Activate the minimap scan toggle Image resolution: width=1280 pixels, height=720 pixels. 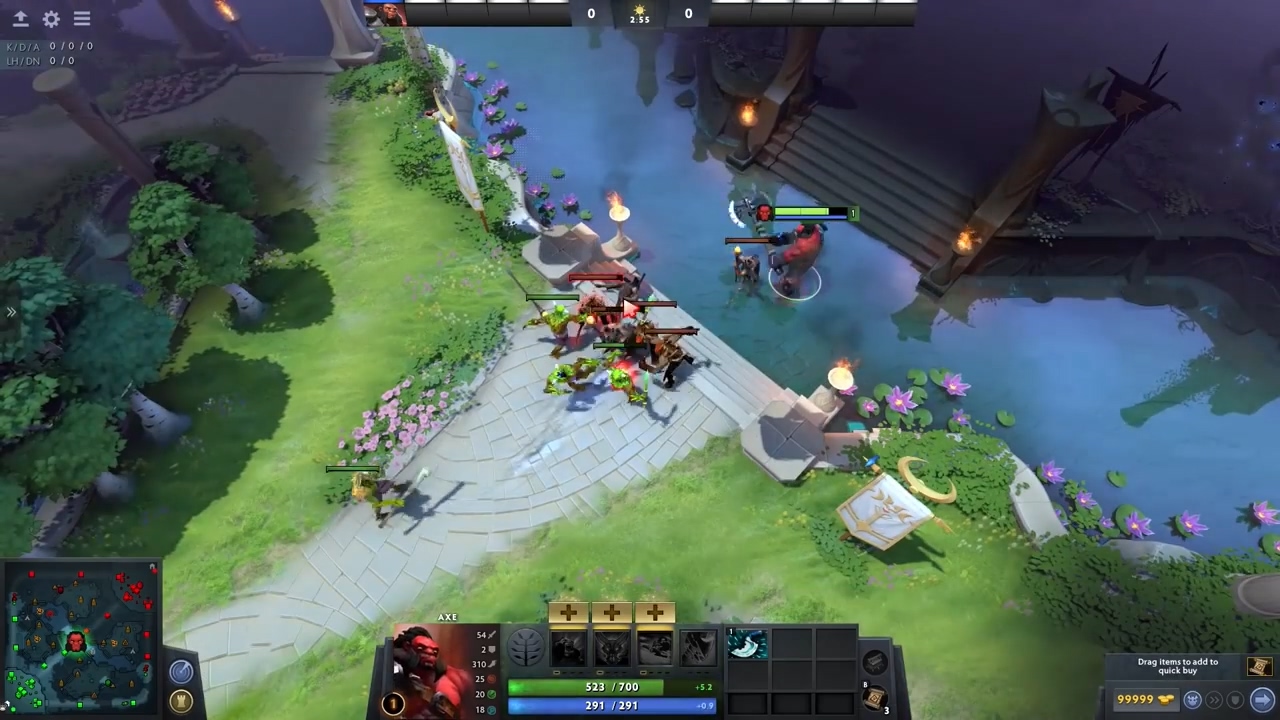tap(180, 671)
